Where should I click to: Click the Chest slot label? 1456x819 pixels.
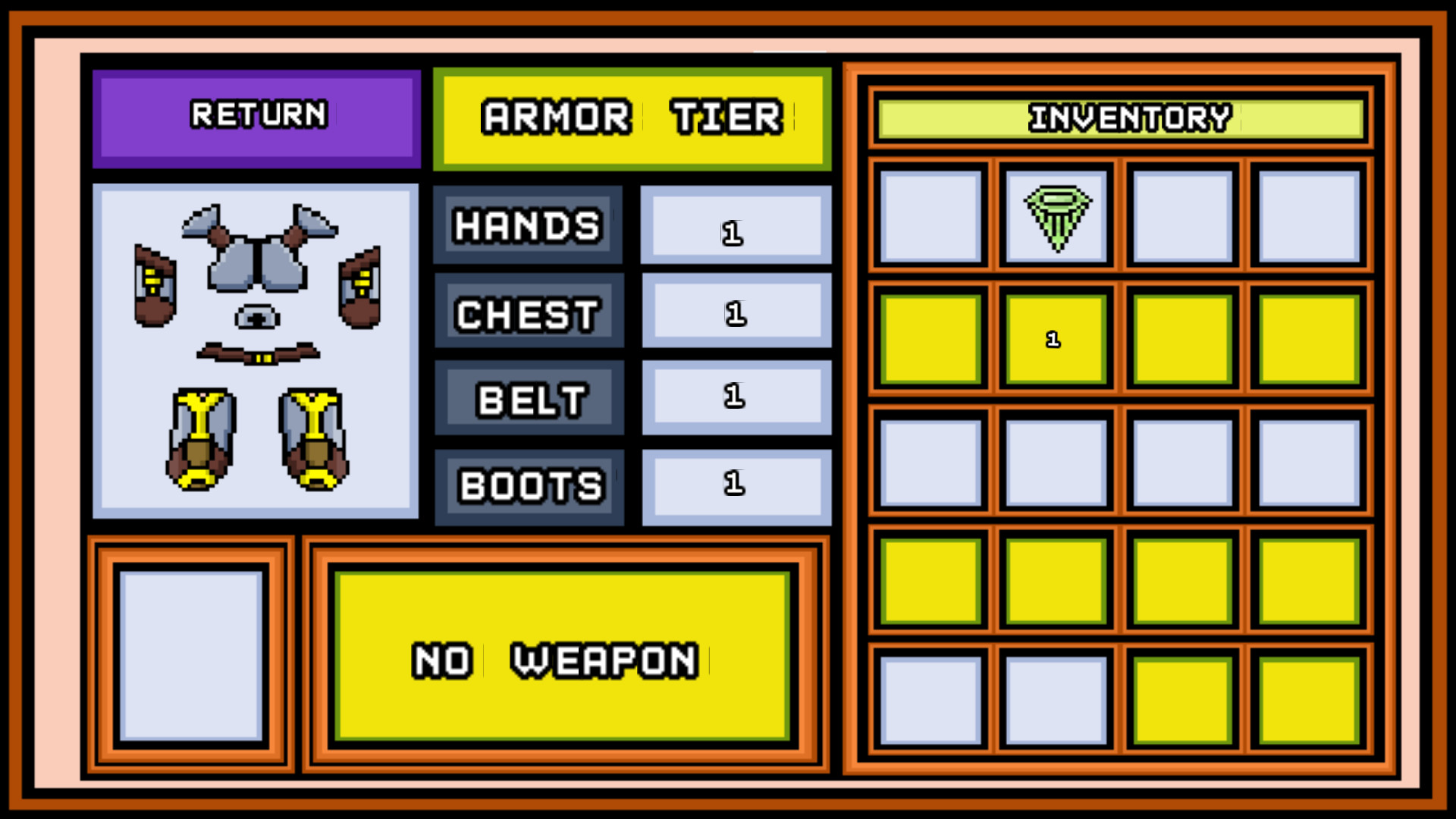coord(528,312)
